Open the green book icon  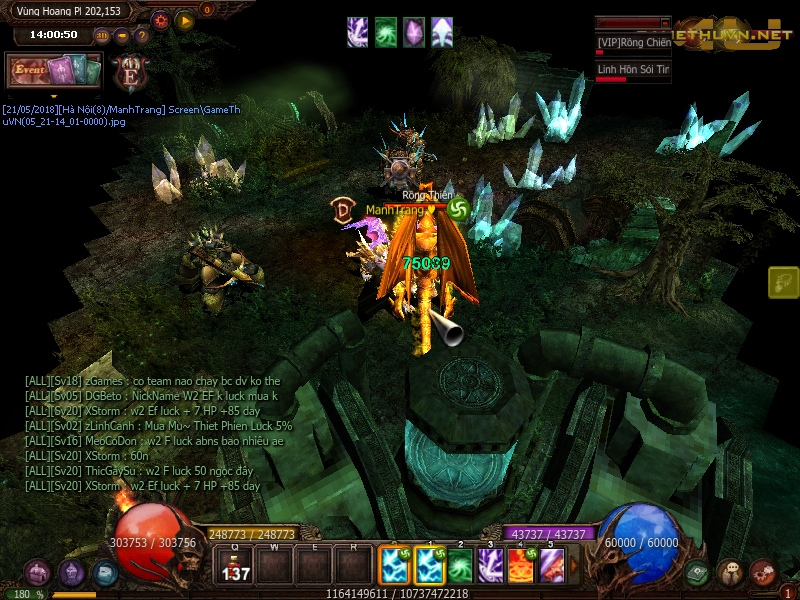pos(697,572)
